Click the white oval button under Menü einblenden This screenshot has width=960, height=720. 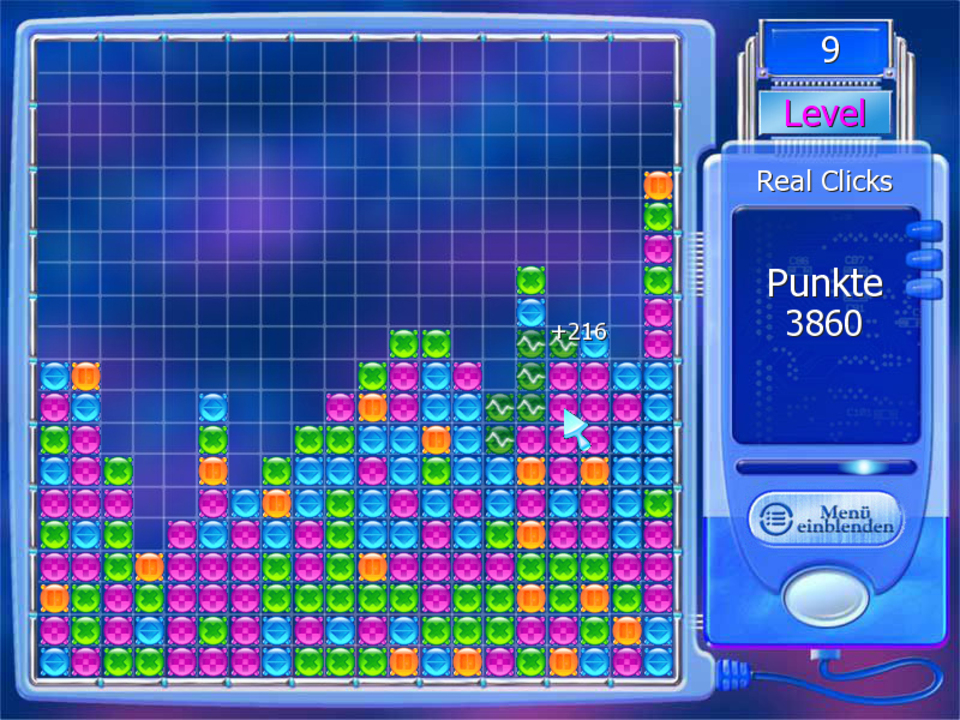(825, 596)
